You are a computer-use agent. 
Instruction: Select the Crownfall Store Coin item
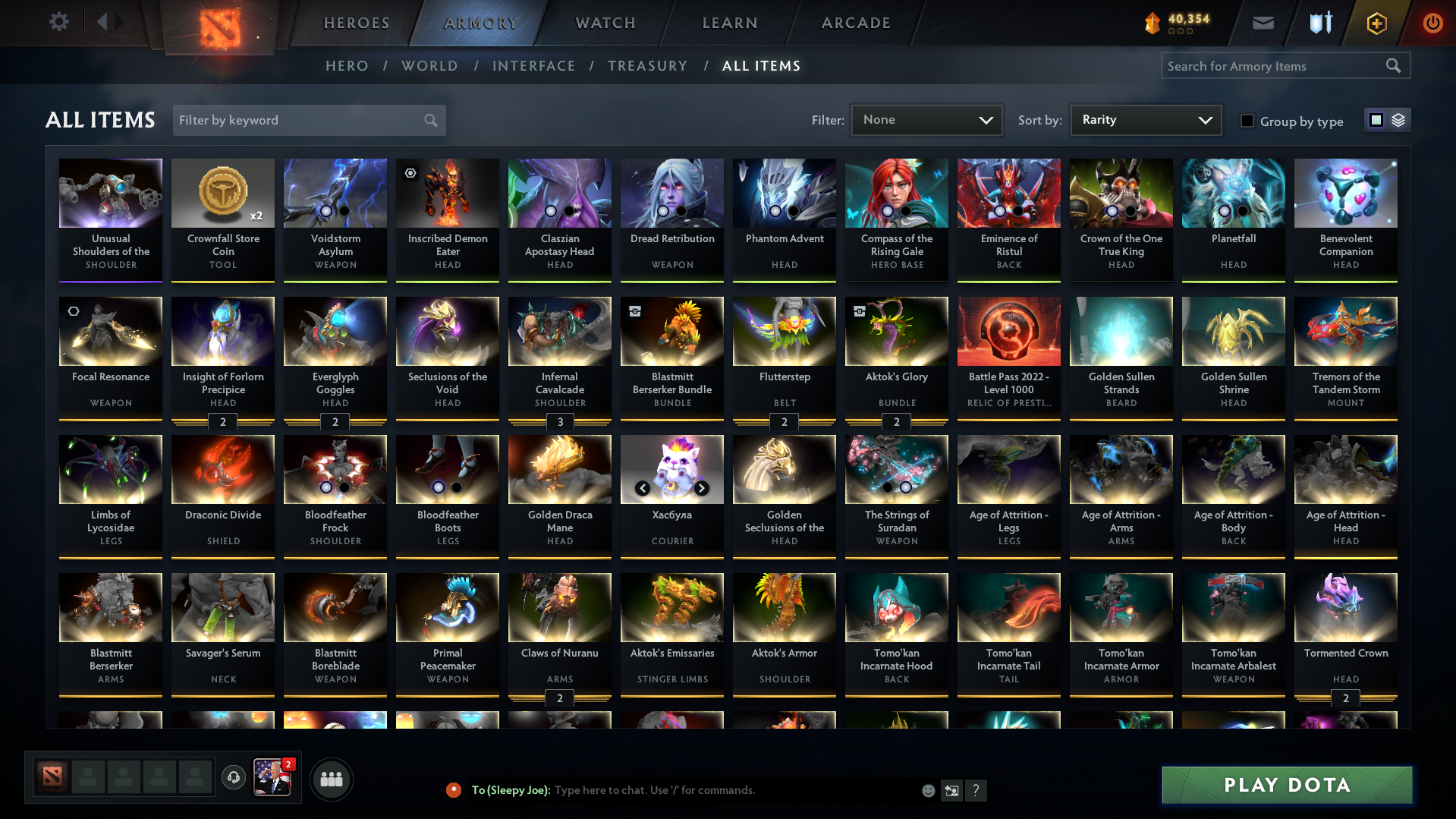click(222, 220)
